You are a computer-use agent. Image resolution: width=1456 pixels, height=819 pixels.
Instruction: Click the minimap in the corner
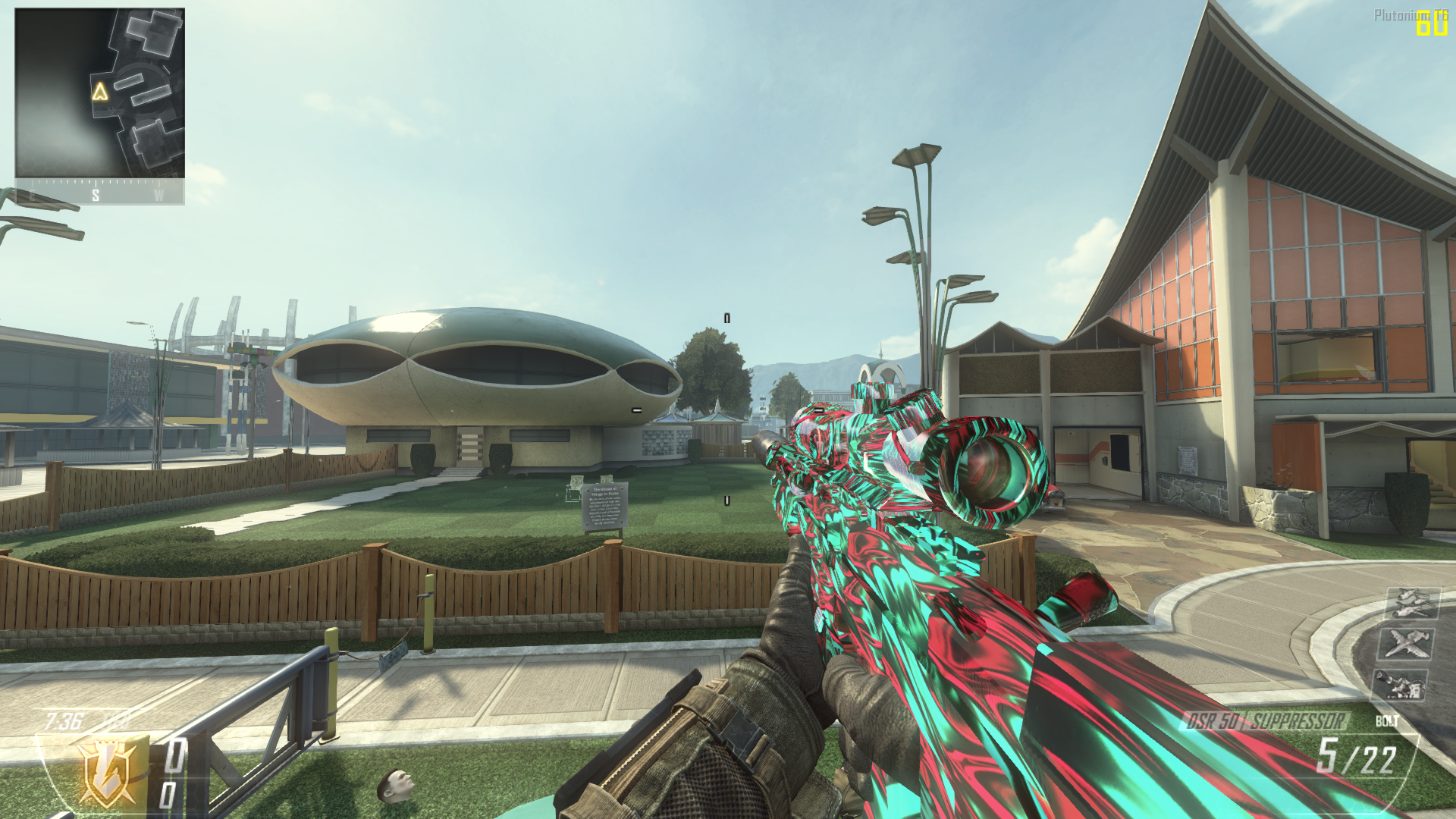(99, 93)
